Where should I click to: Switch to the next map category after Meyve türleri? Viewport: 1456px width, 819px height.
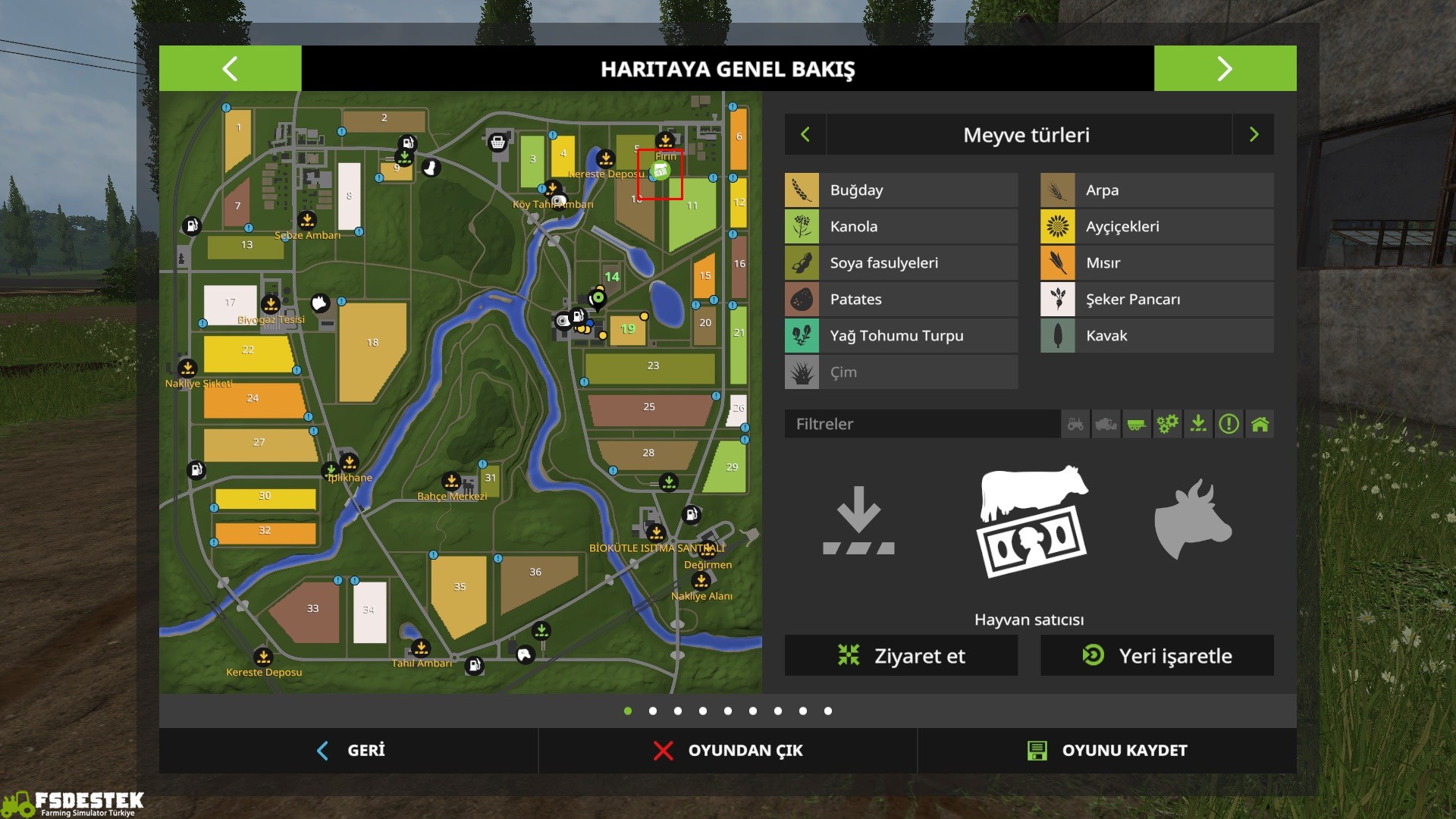tap(1254, 135)
